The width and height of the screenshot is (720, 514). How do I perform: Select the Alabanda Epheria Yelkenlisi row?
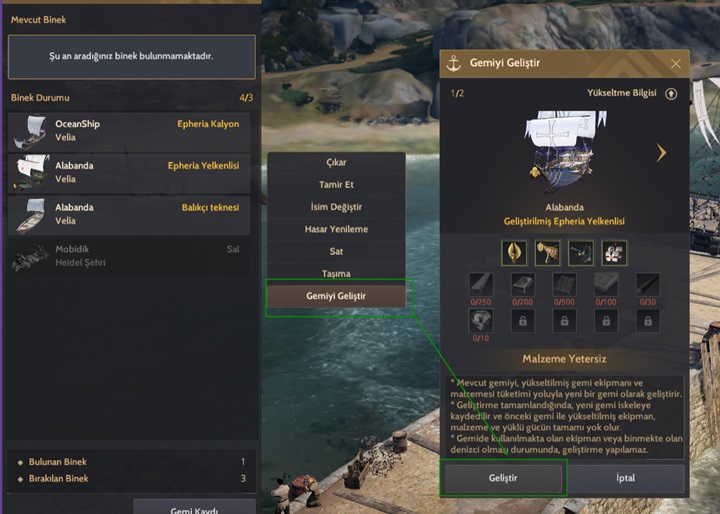pos(131,172)
